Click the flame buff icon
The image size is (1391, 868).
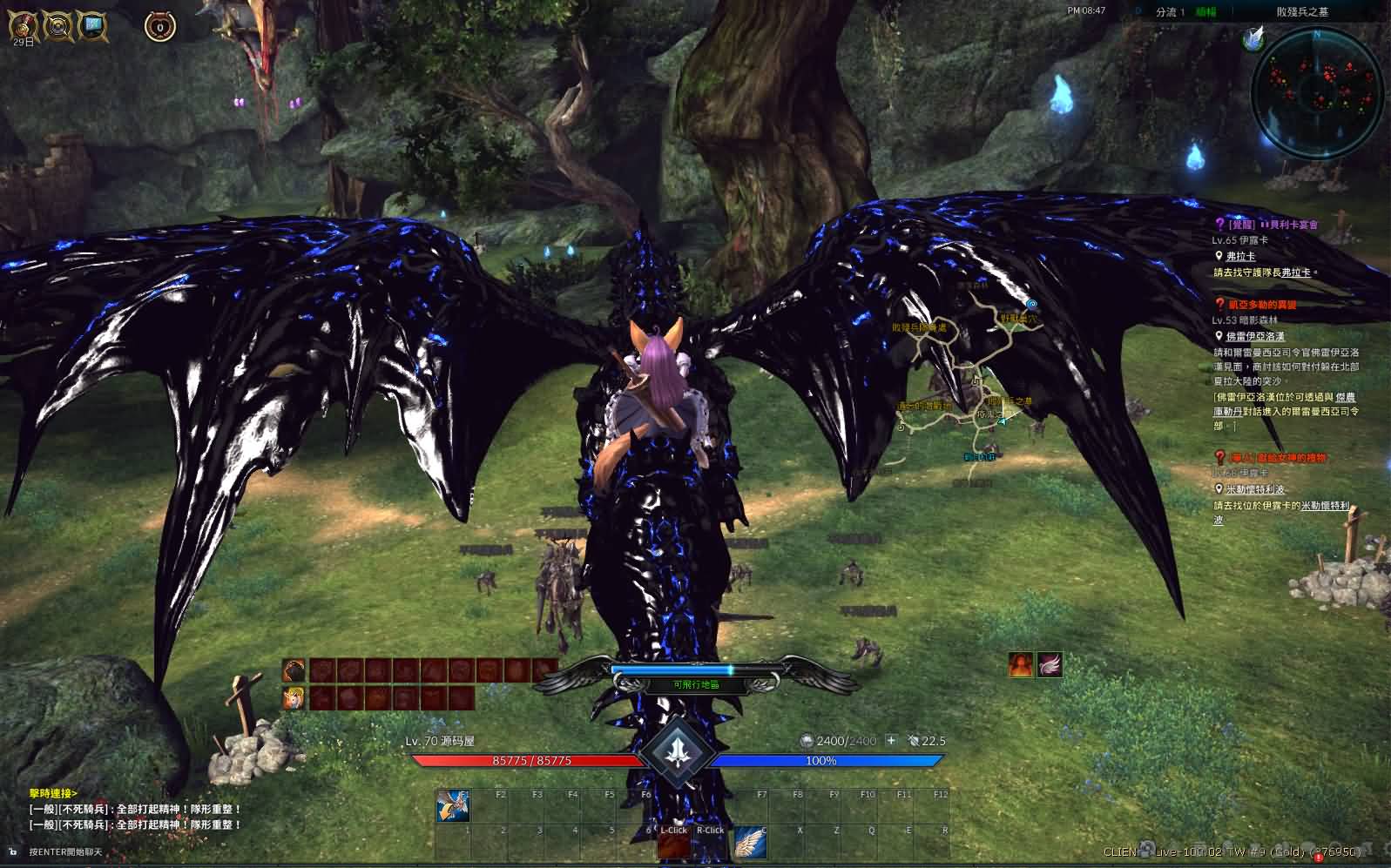[1022, 665]
